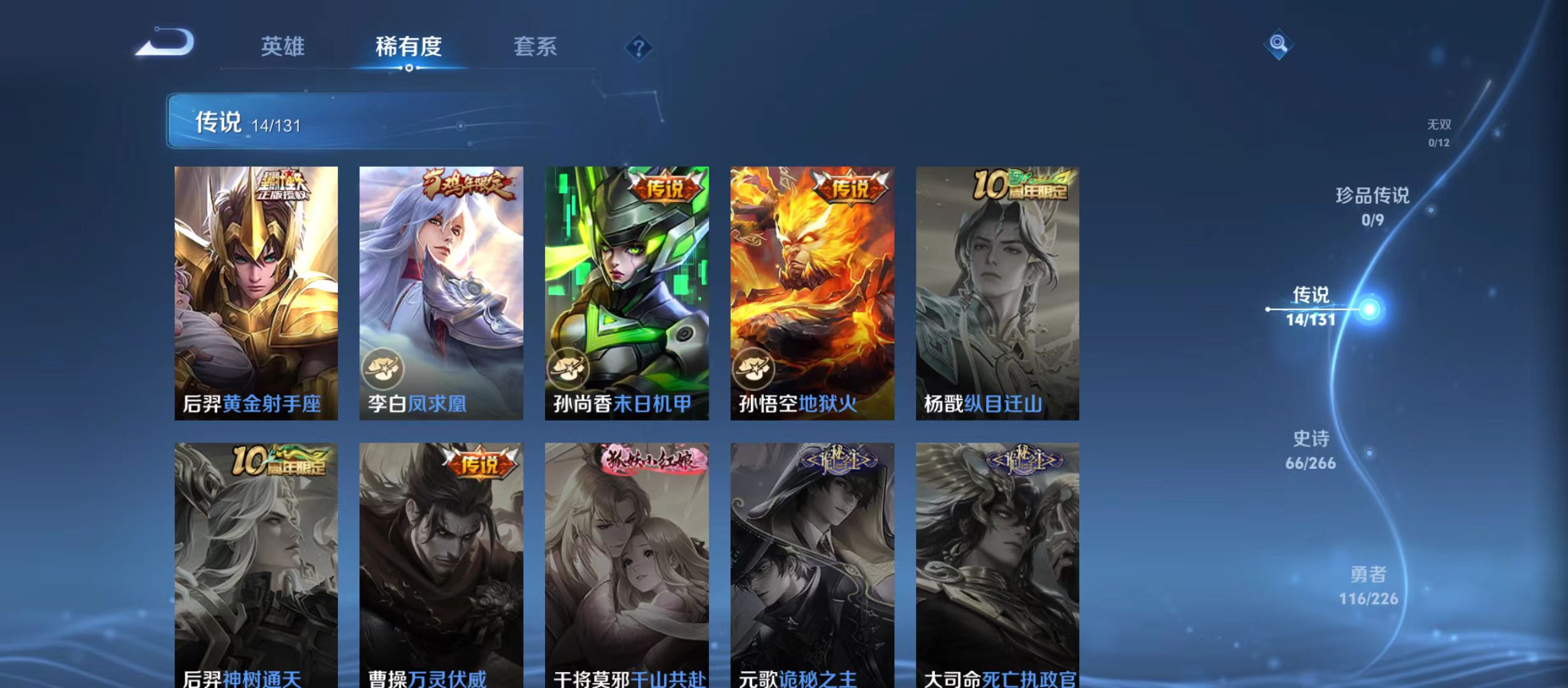The width and height of the screenshot is (1568, 688).
Task: Switch to the 英雄 tab
Action: (283, 47)
